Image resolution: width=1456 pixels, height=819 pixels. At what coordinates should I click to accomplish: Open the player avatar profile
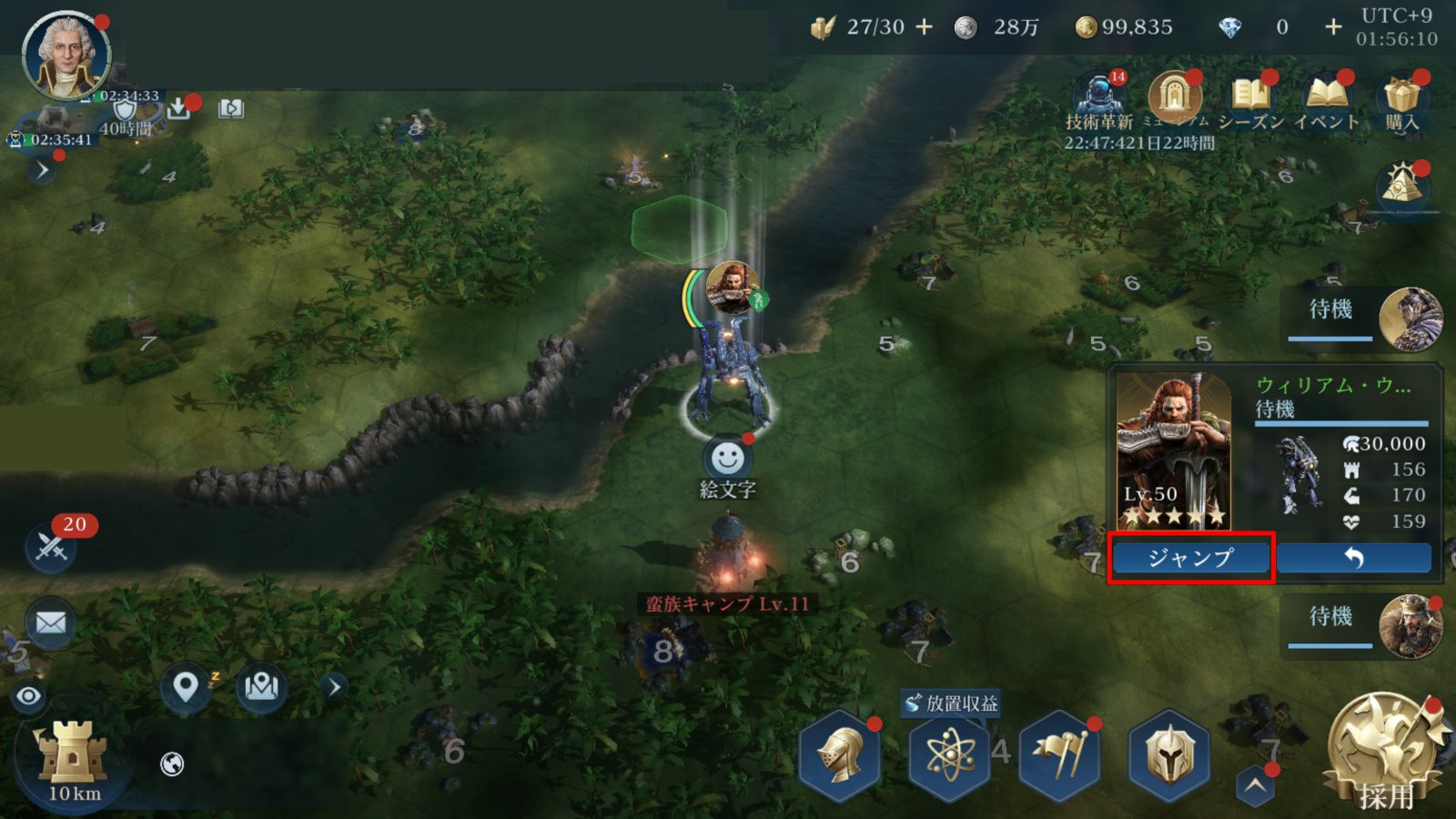click(66, 55)
